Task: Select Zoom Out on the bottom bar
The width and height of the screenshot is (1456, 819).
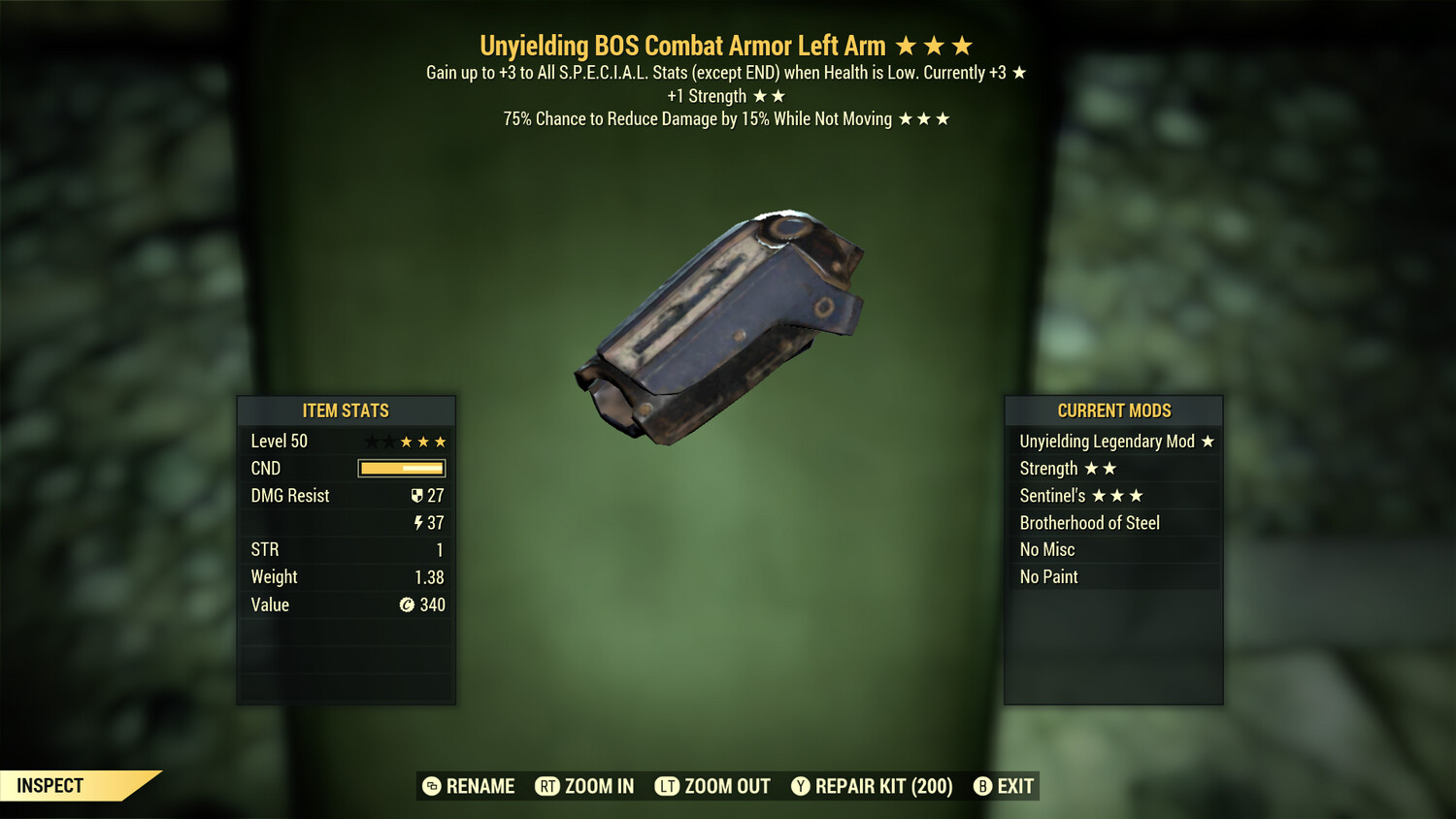Action: 712,786
